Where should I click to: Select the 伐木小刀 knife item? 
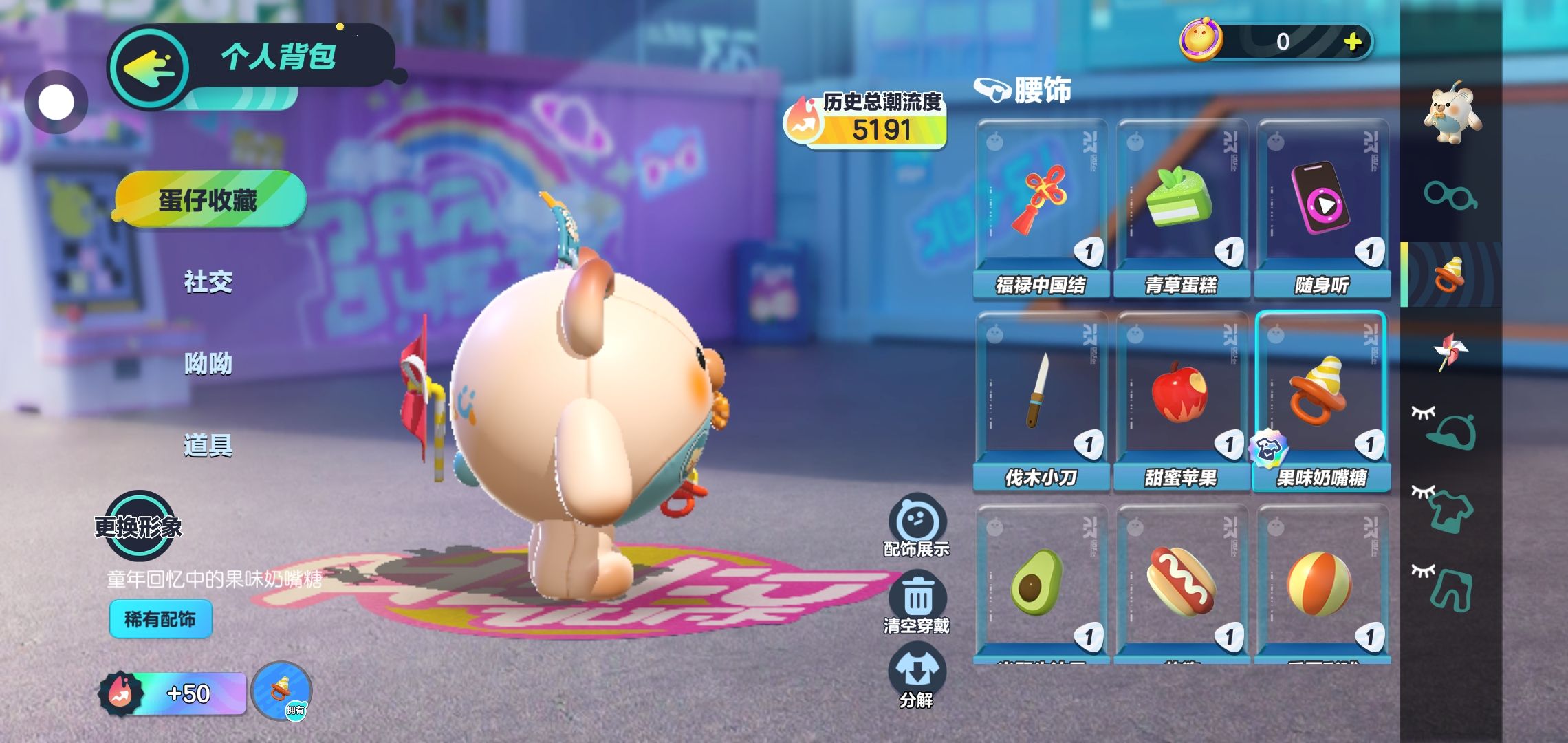pyautogui.click(x=1041, y=399)
